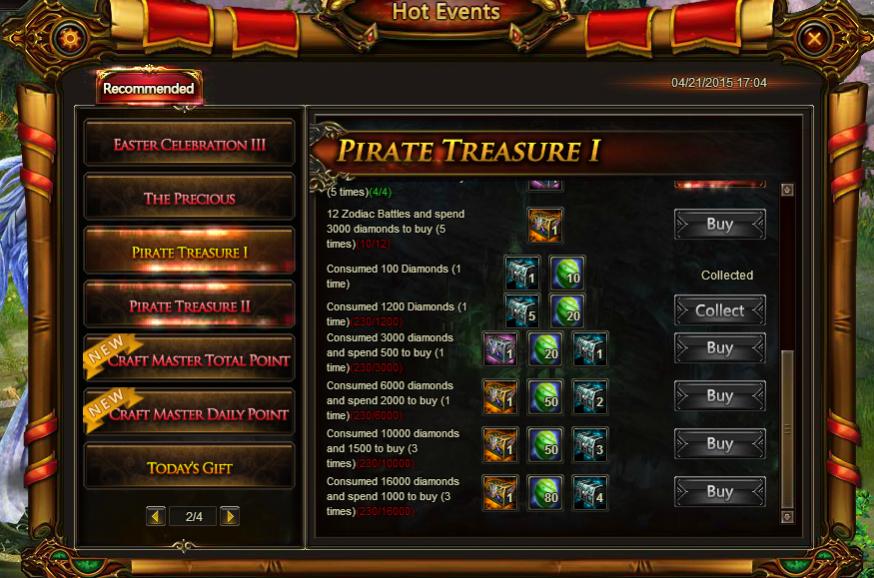Buy the Consumed 10000 diamonds offer
874x578 pixels.
[720, 444]
